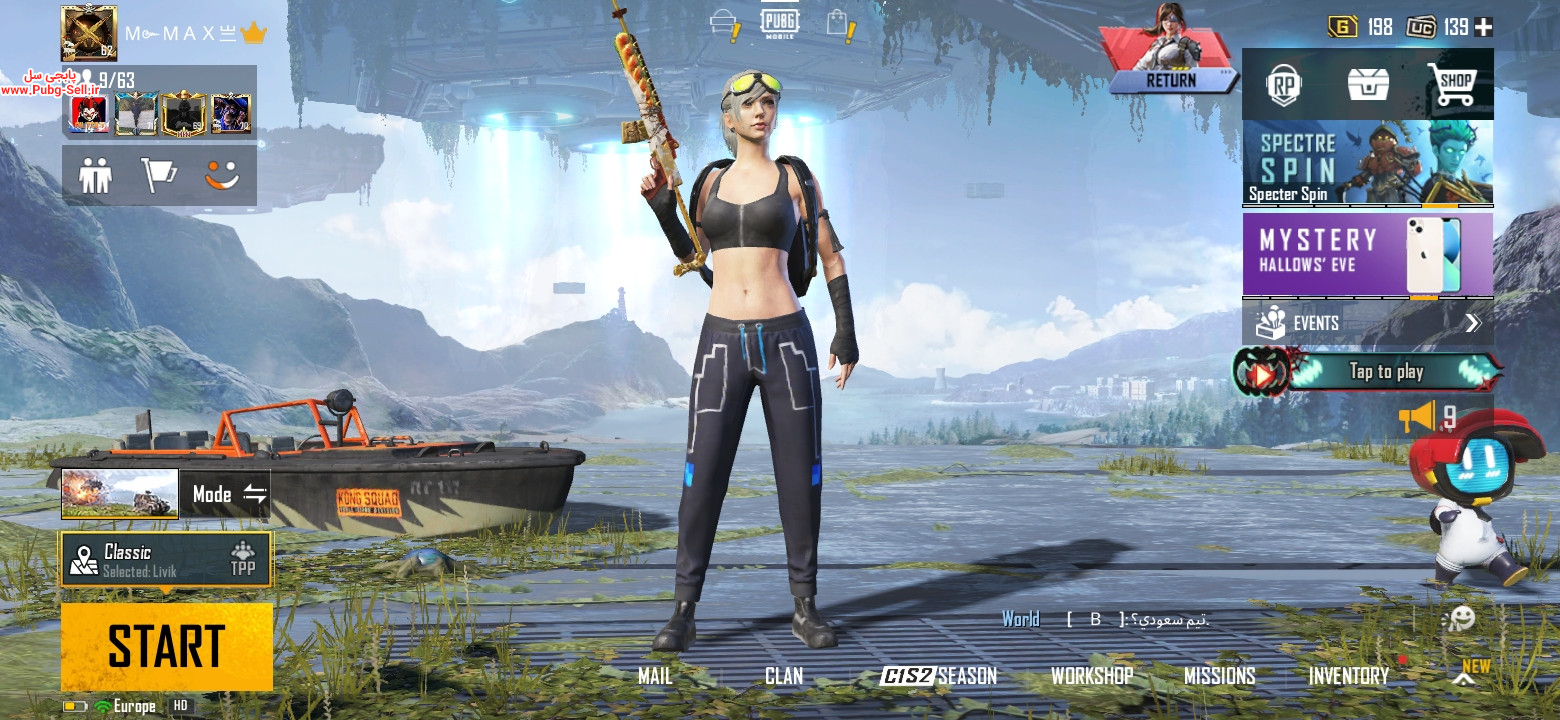The height and width of the screenshot is (720, 1560).
Task: Open the supply crate icon
Action: point(1368,85)
